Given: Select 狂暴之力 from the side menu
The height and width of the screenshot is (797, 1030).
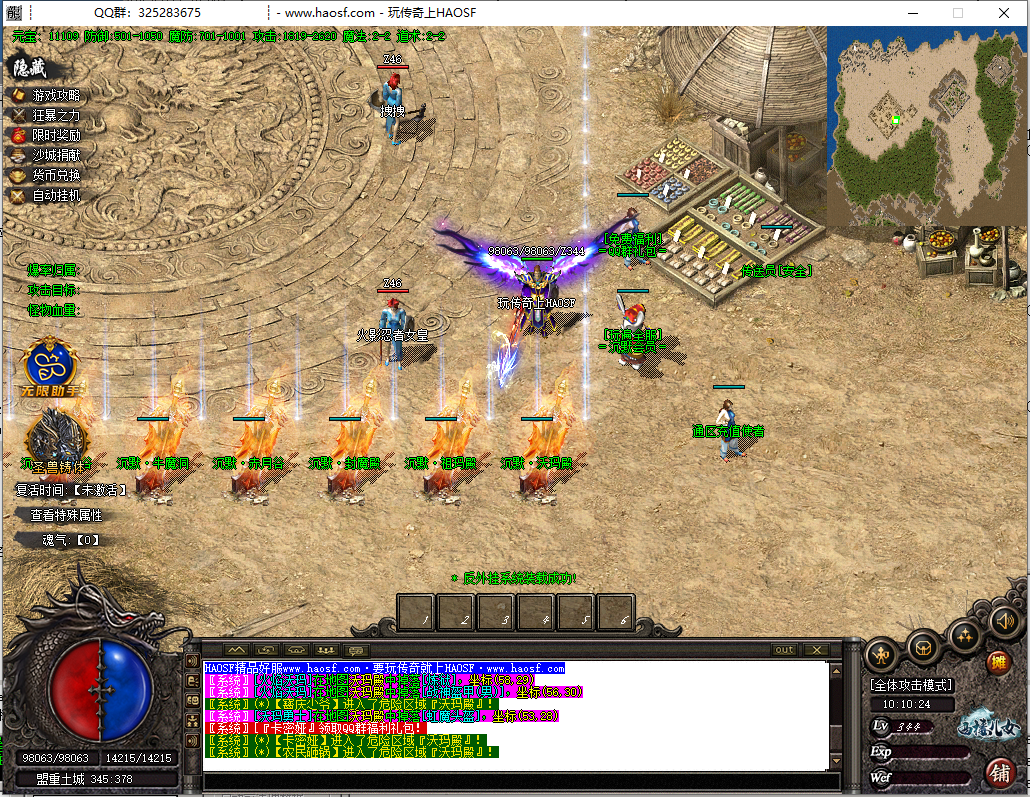Looking at the screenshot, I should click(x=56, y=115).
